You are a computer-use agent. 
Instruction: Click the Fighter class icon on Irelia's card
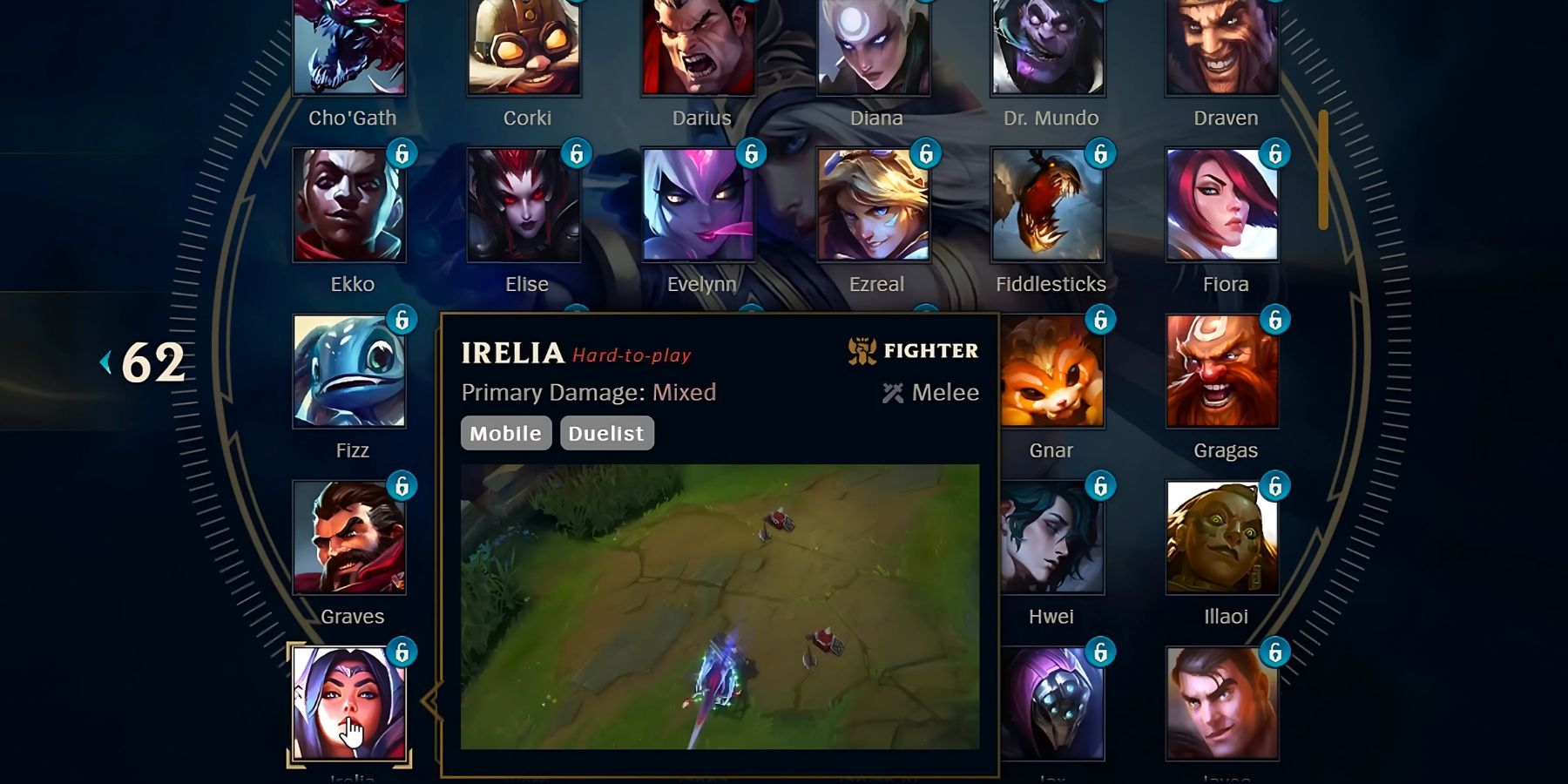pos(863,350)
